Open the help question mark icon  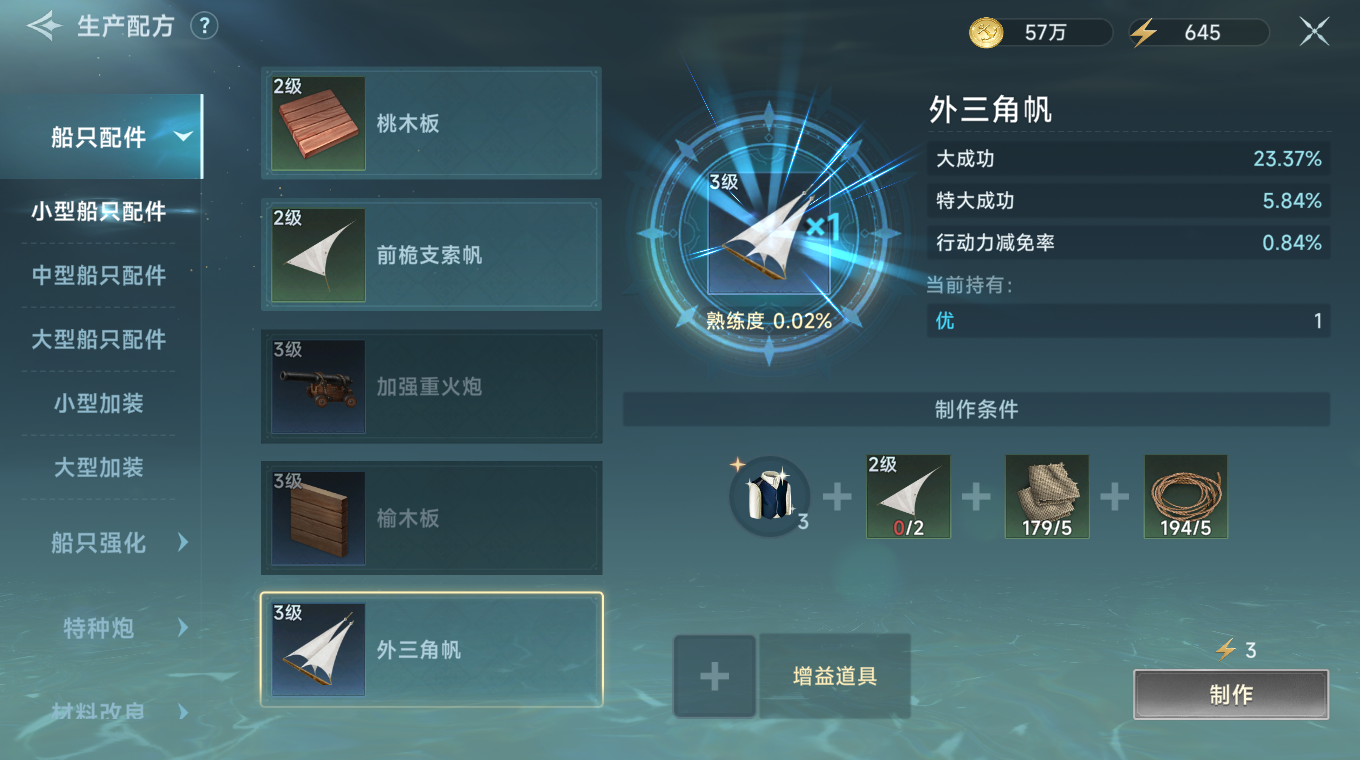click(204, 26)
